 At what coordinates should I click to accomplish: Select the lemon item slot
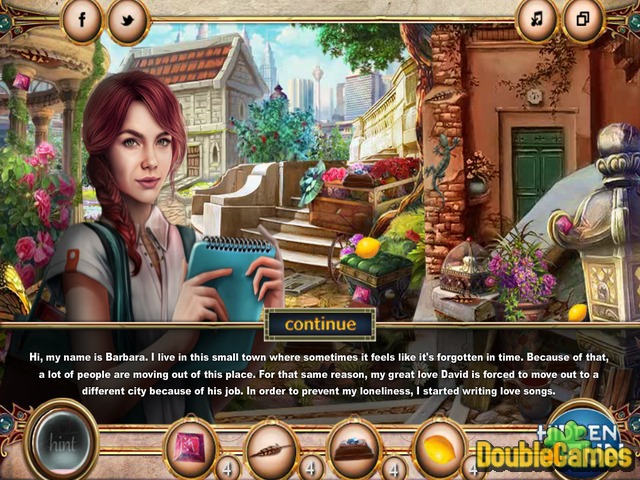click(439, 446)
